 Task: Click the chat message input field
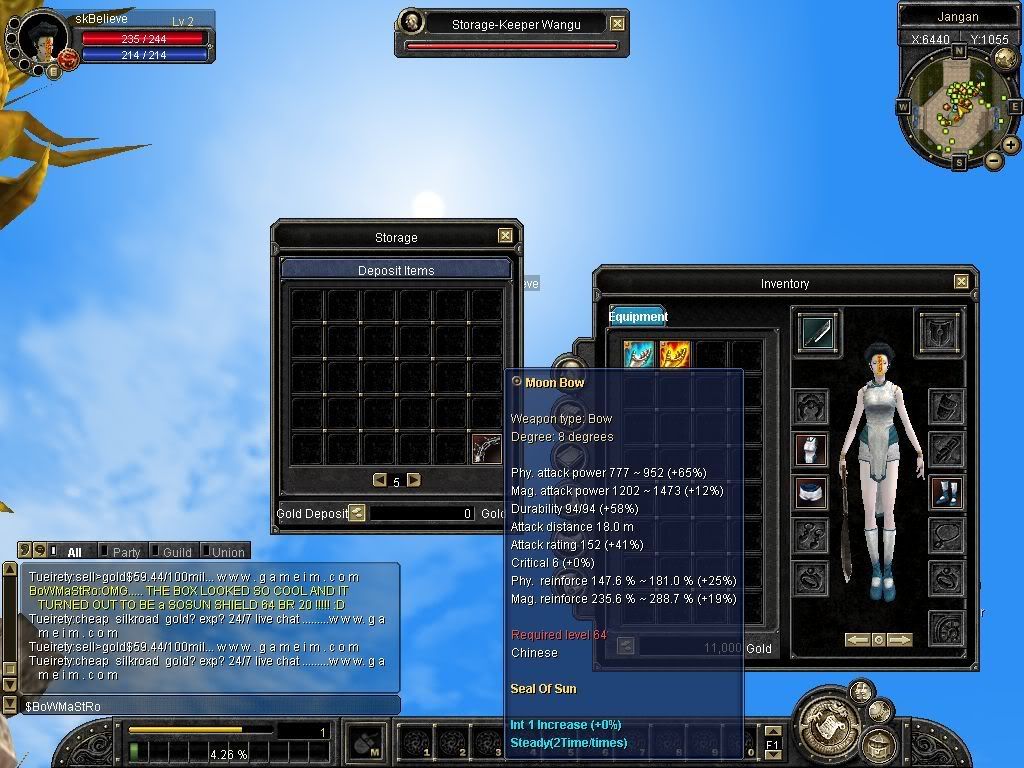(210, 706)
